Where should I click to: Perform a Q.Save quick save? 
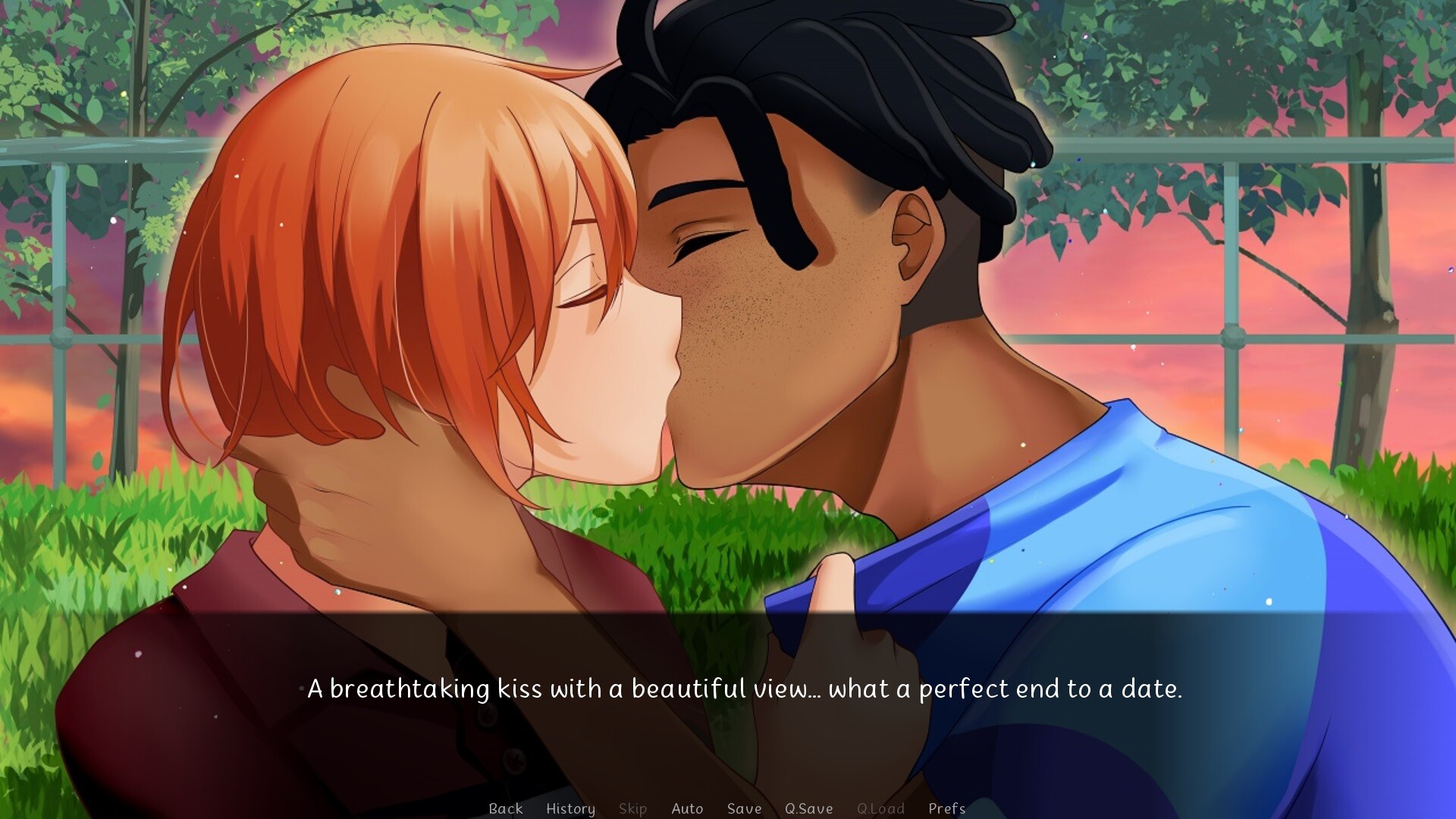coord(809,808)
